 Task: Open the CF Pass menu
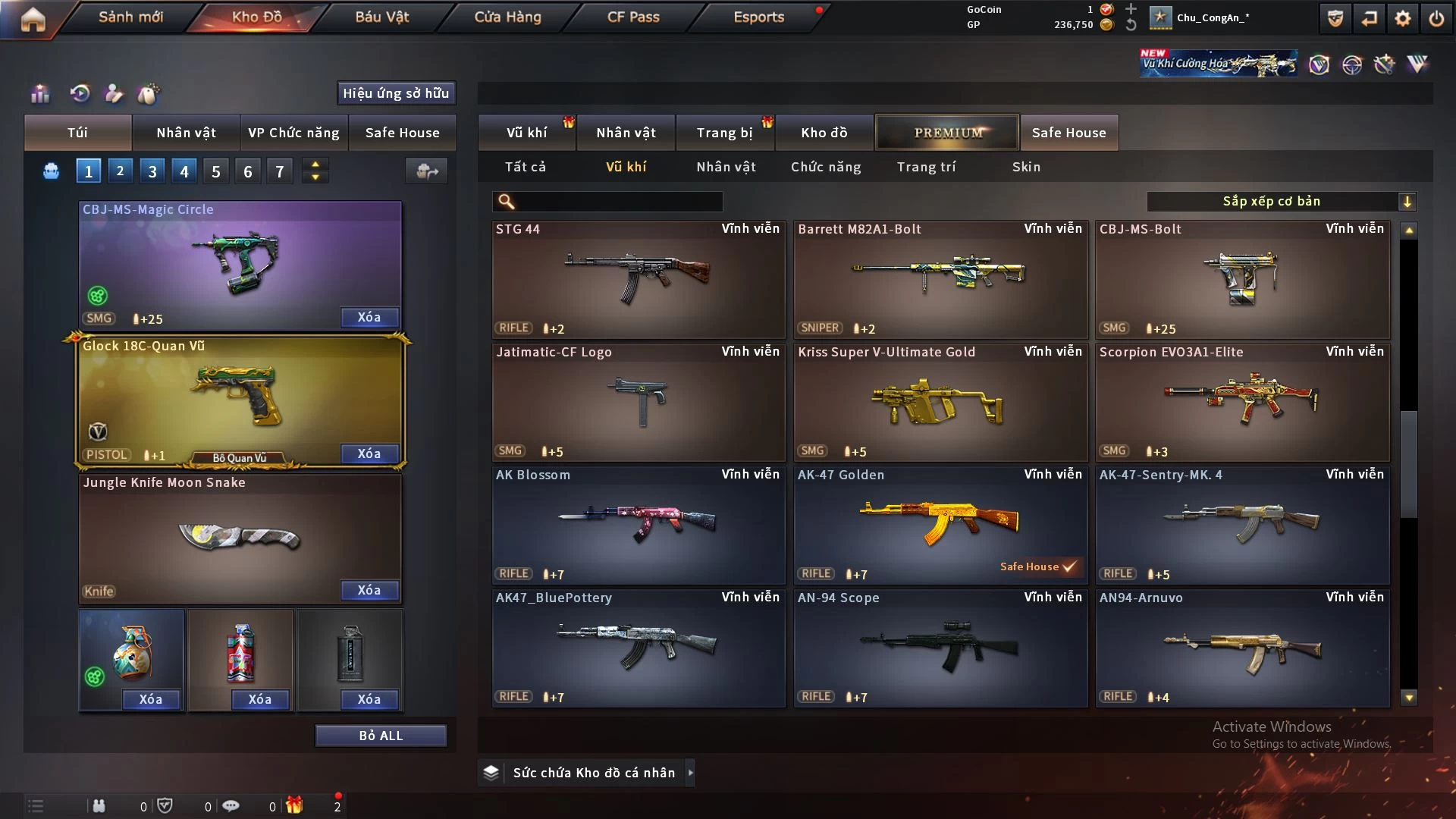(x=633, y=17)
